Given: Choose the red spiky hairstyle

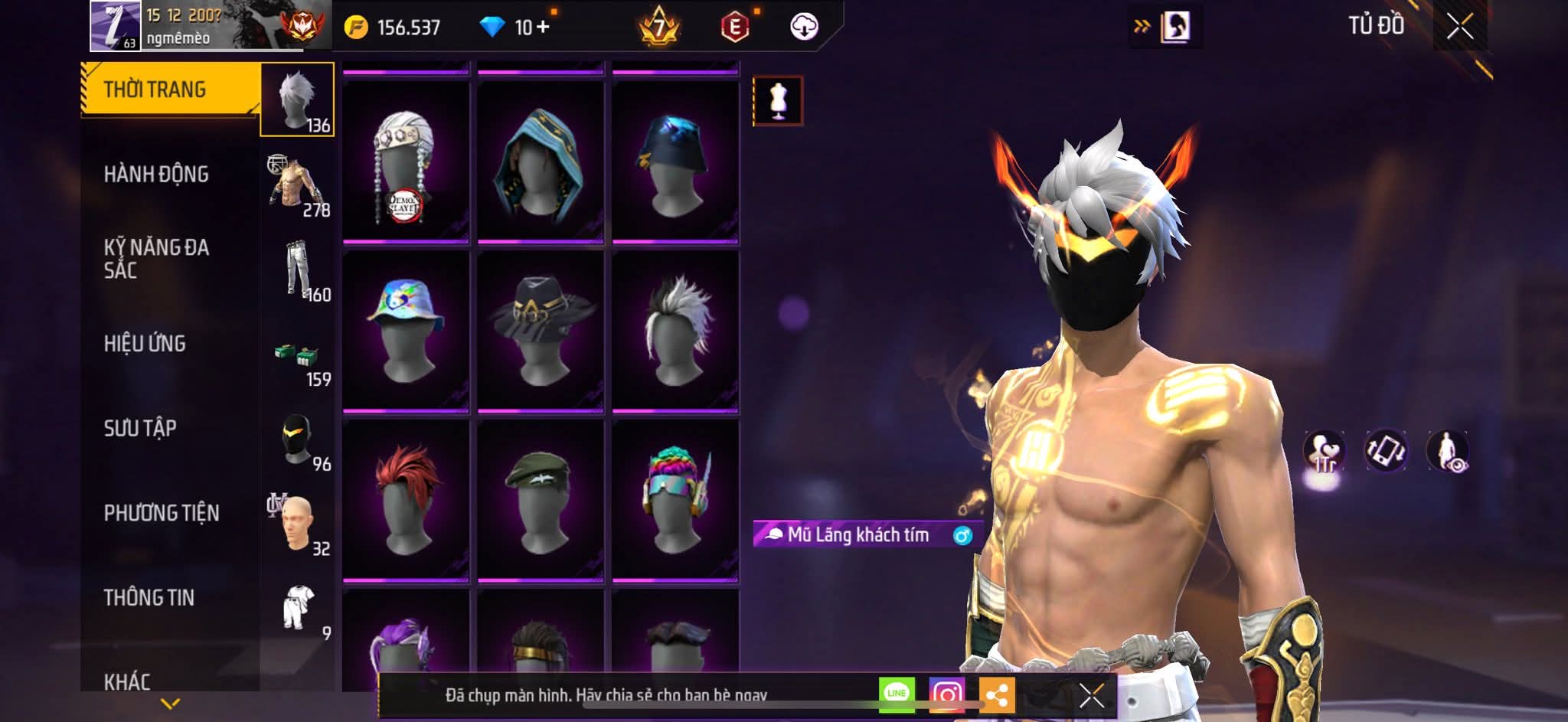Looking at the screenshot, I should point(405,499).
